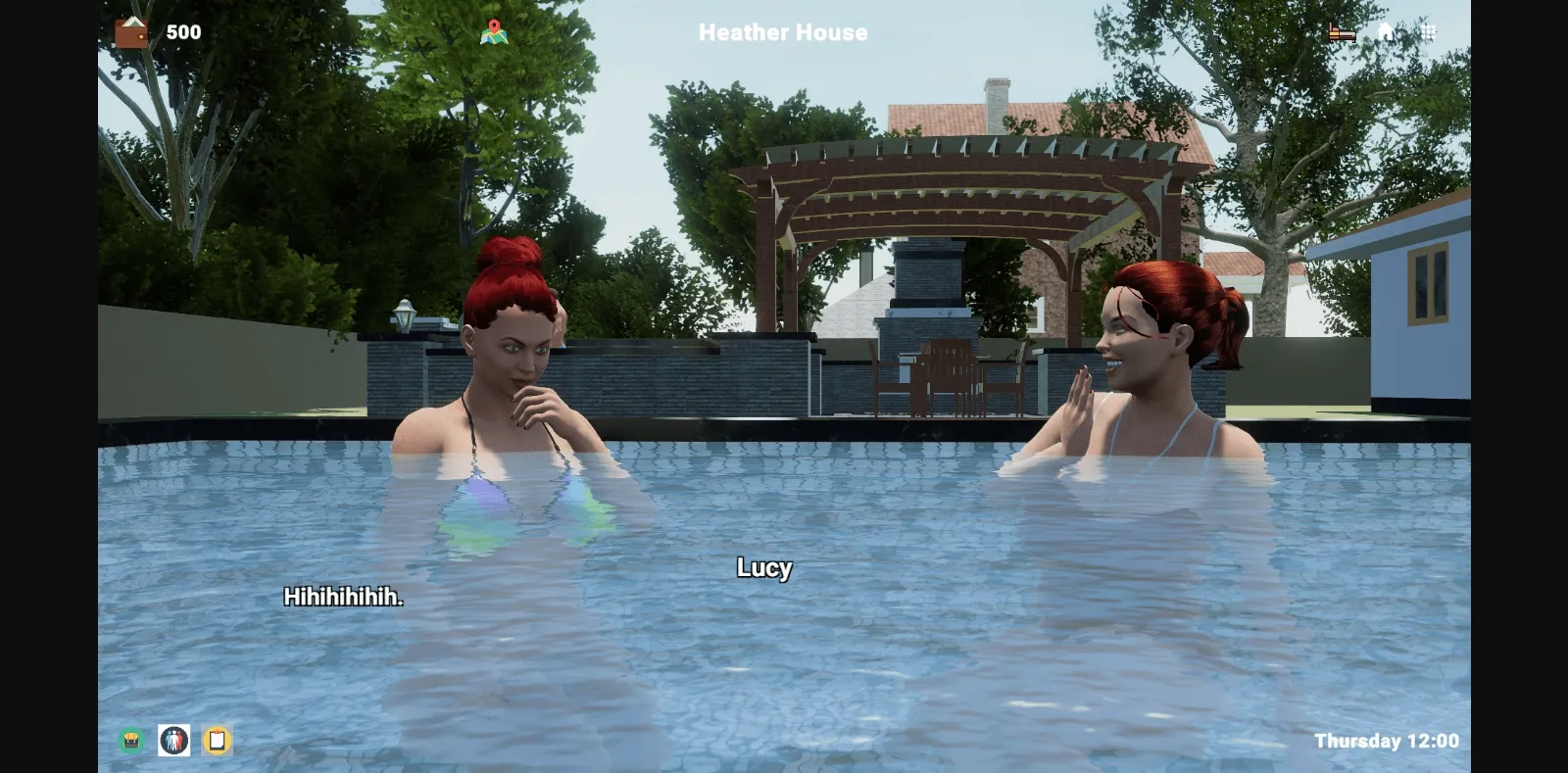The height and width of the screenshot is (773, 1568).
Task: Select Lucy by clicking her name label
Action: coord(764,568)
